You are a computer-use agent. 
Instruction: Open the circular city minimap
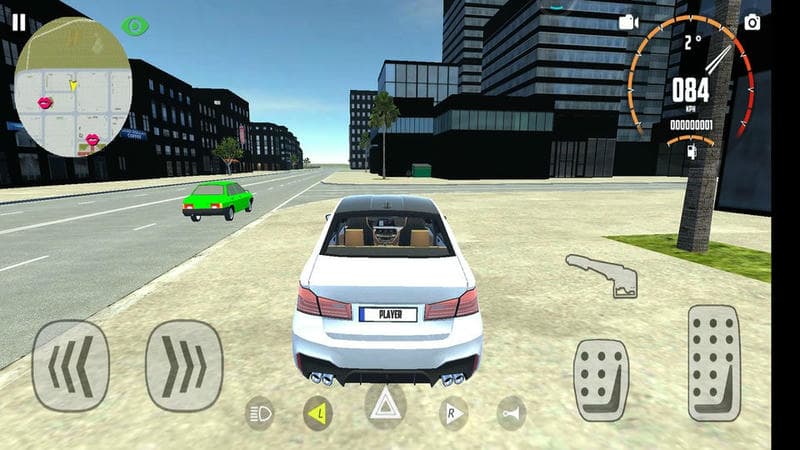(72, 86)
